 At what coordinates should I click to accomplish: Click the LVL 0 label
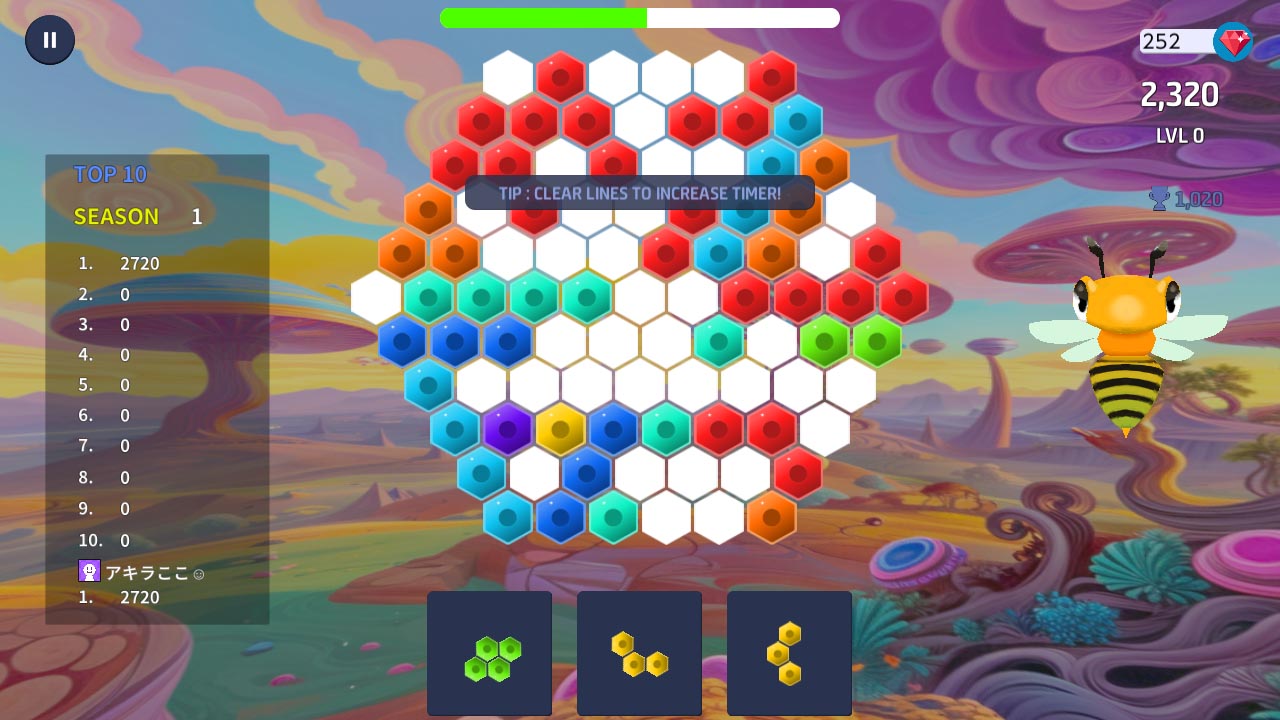click(1179, 136)
